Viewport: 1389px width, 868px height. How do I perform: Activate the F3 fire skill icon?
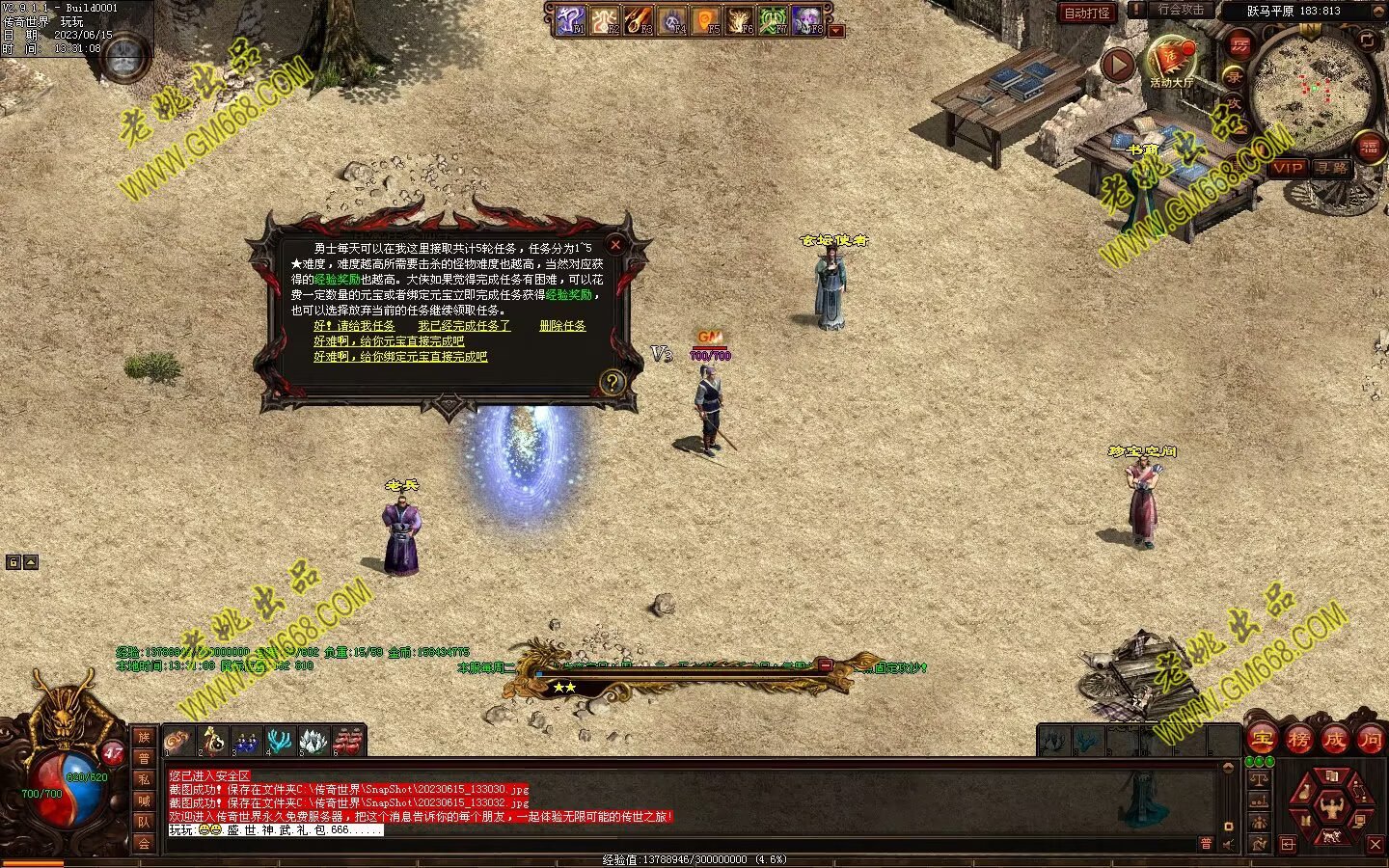pos(639,19)
